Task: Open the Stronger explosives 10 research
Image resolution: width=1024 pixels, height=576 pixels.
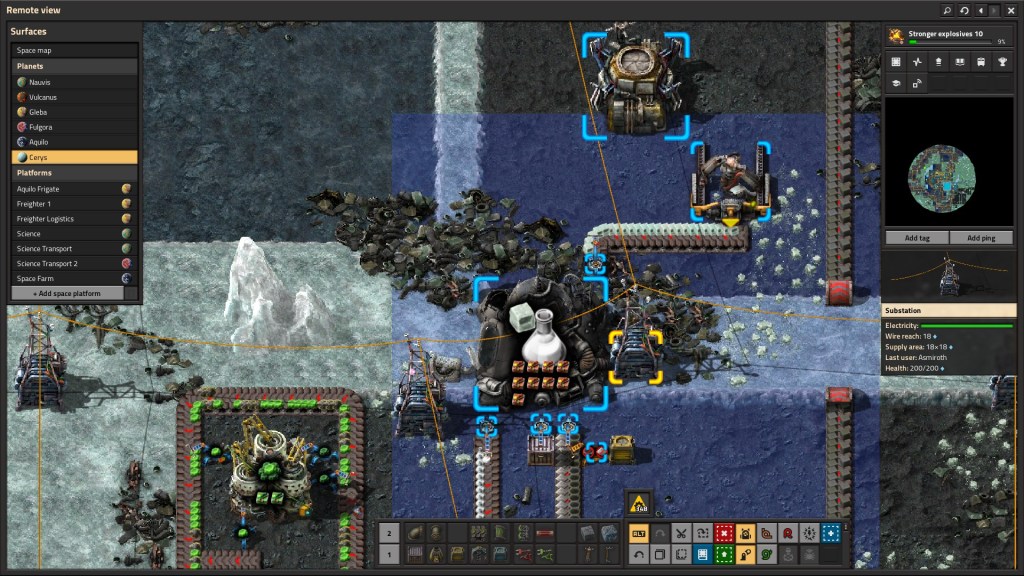Action: pos(948,36)
